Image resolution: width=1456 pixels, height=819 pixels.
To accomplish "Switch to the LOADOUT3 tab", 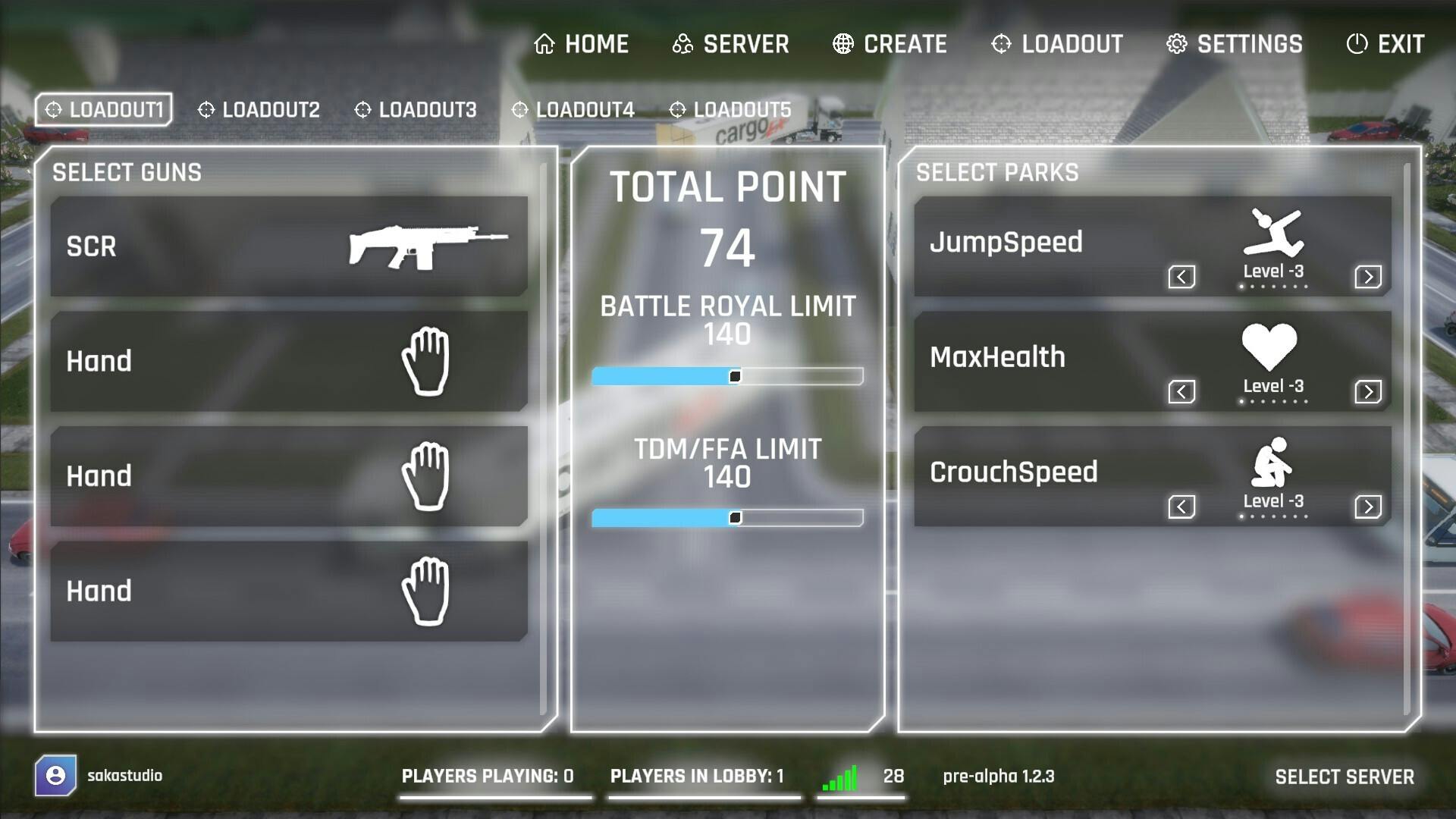I will (x=416, y=110).
